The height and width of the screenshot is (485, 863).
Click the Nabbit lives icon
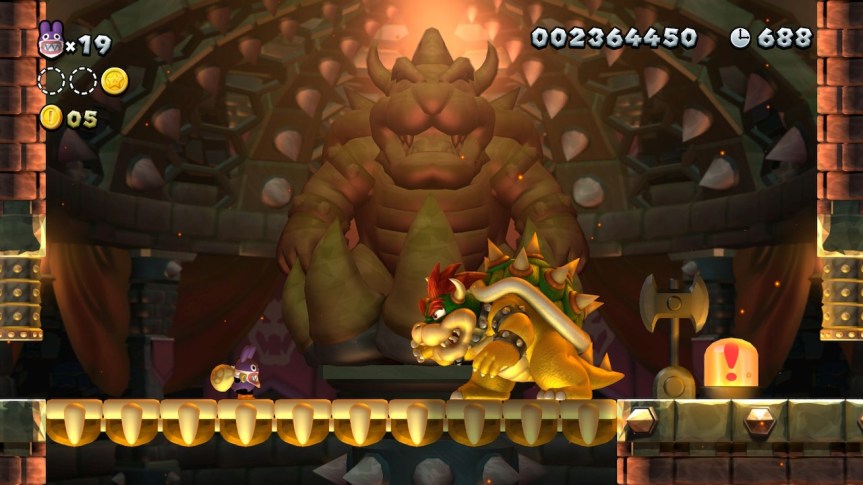click(x=50, y=41)
